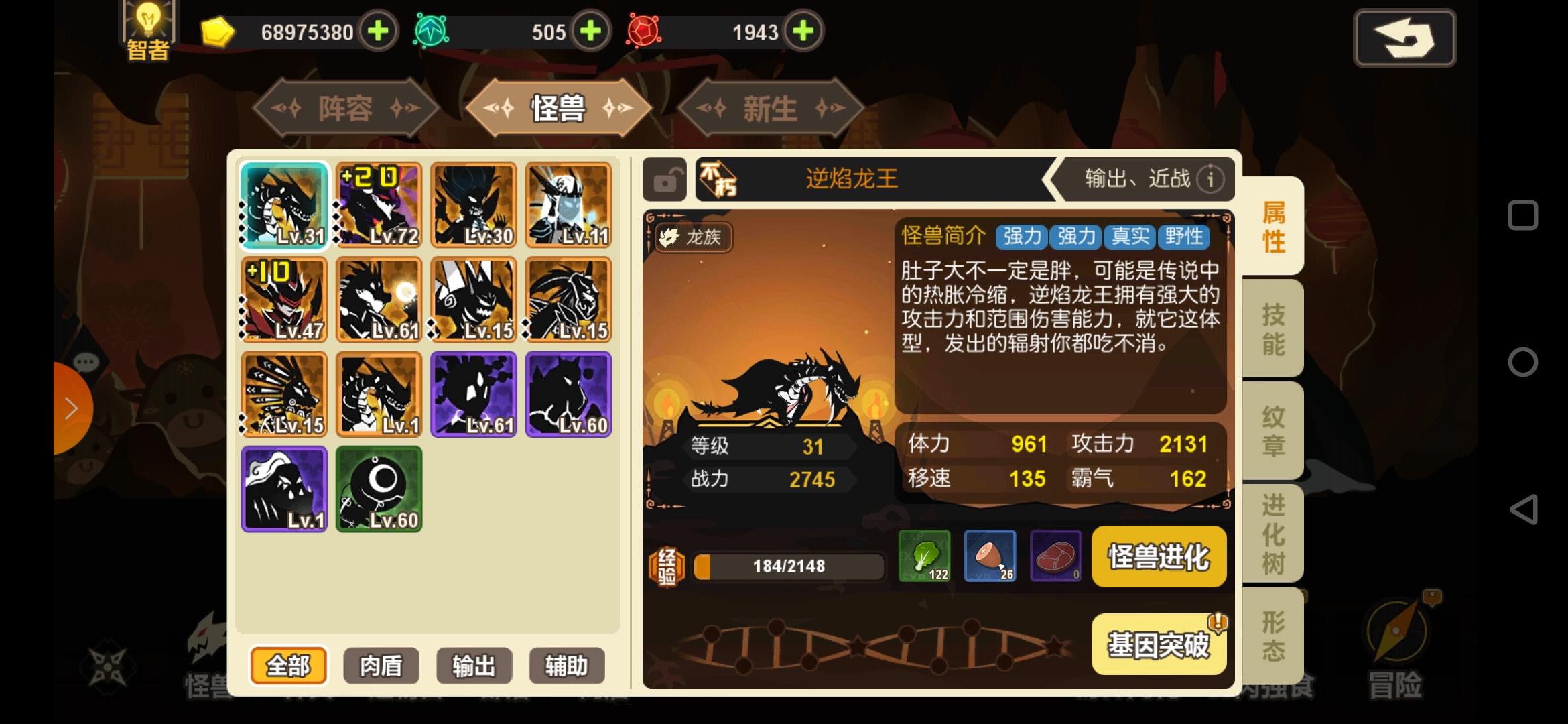
Task: Open the info (i) icon next to 输出、近战
Action: (1210, 179)
